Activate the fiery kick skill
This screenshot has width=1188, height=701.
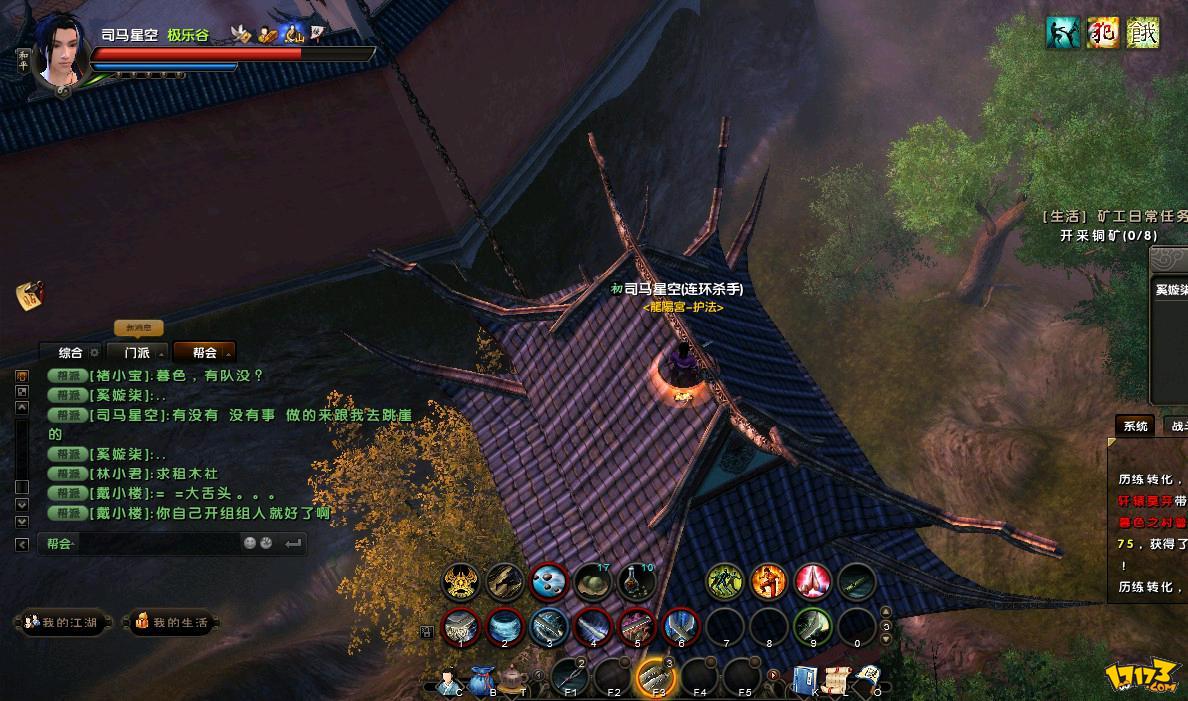coord(769,582)
